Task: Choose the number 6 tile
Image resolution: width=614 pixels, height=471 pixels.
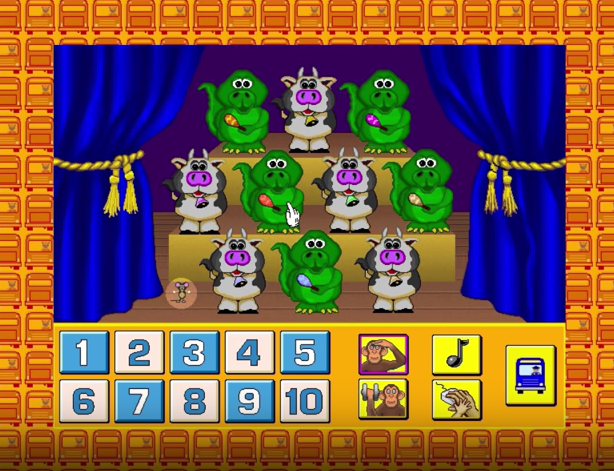Action: (x=84, y=401)
